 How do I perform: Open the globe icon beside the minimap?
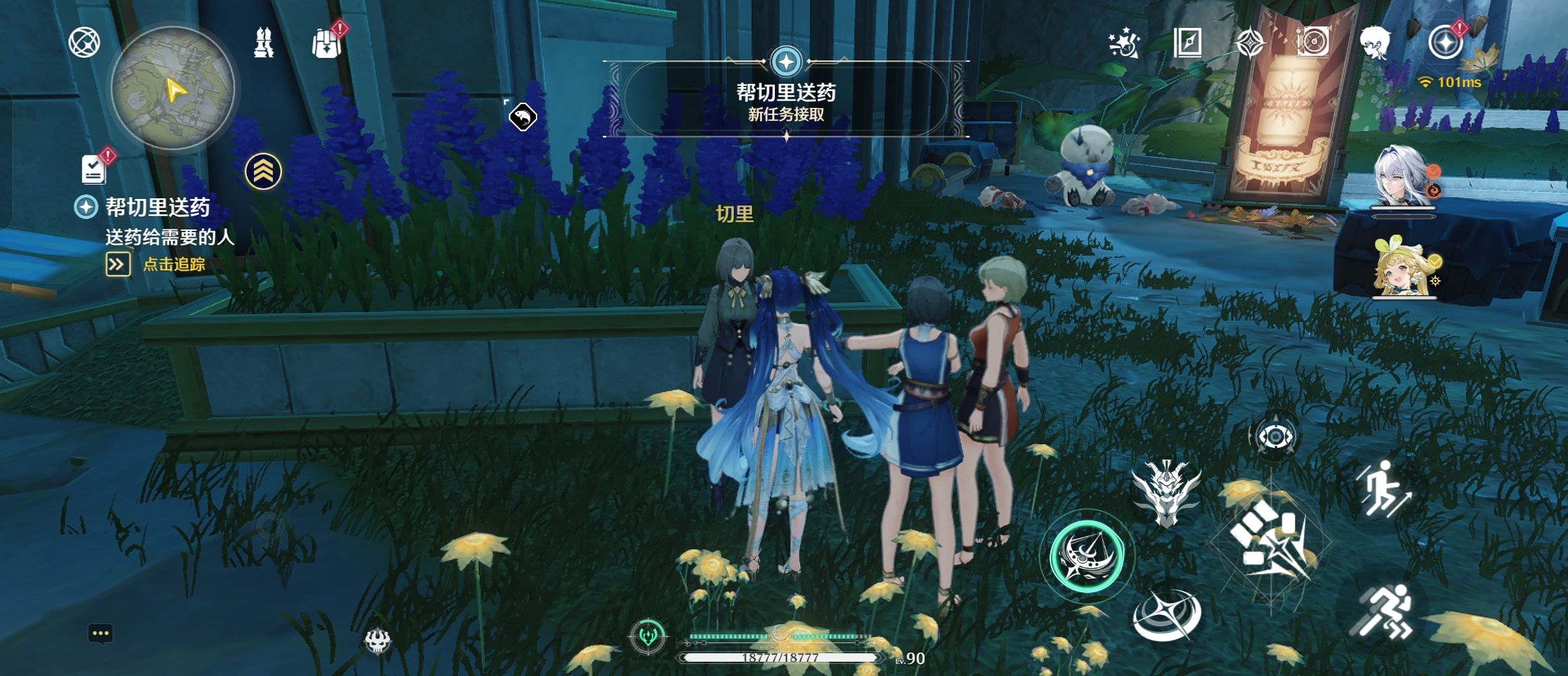point(84,44)
